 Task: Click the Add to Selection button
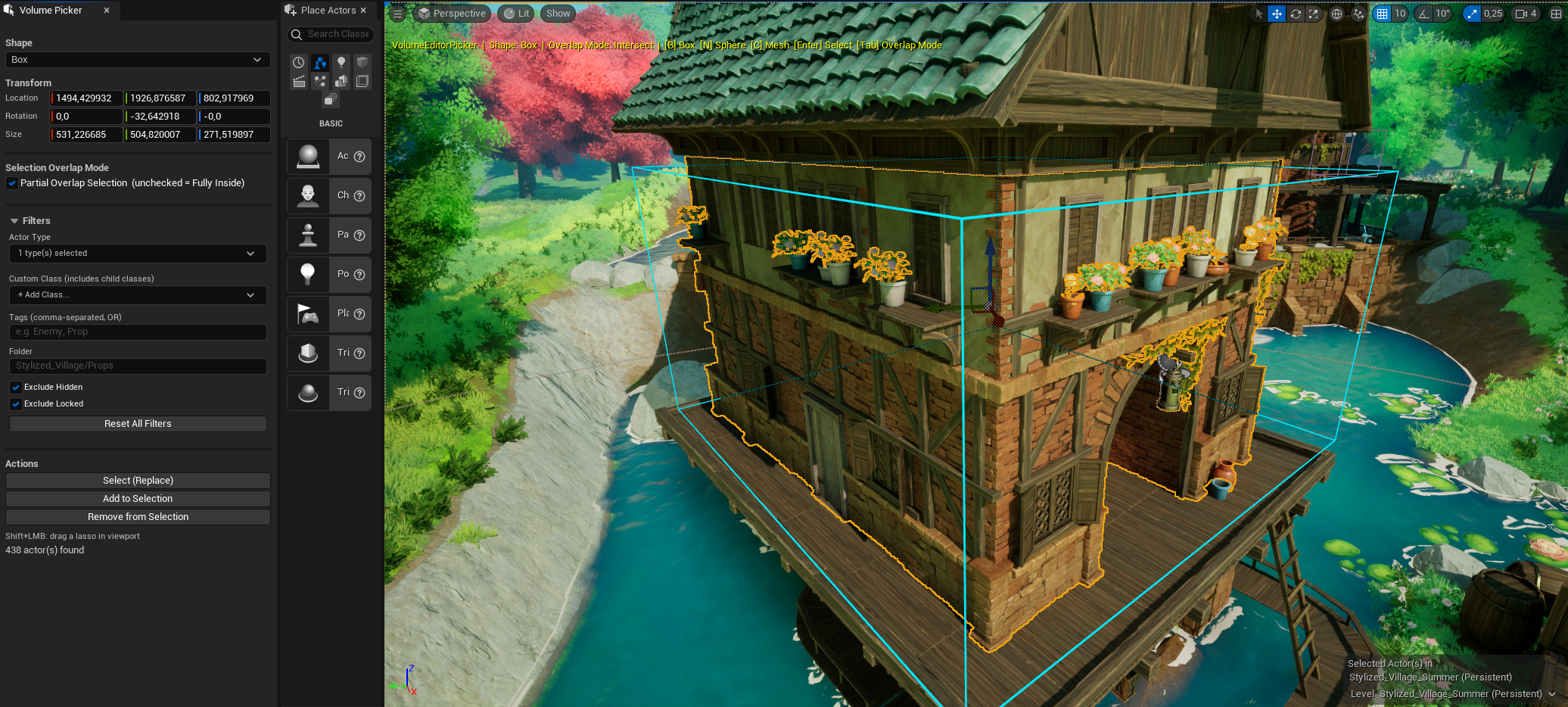[x=138, y=499]
